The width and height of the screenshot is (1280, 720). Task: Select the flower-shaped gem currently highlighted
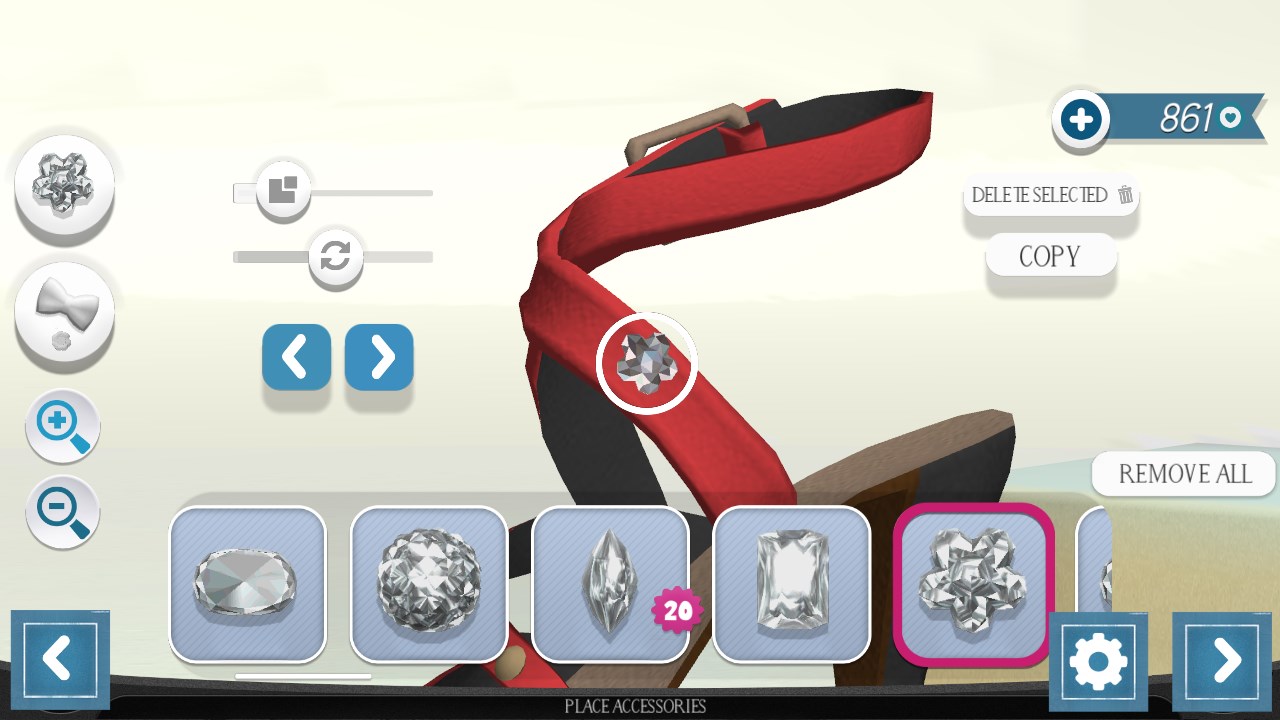[973, 583]
